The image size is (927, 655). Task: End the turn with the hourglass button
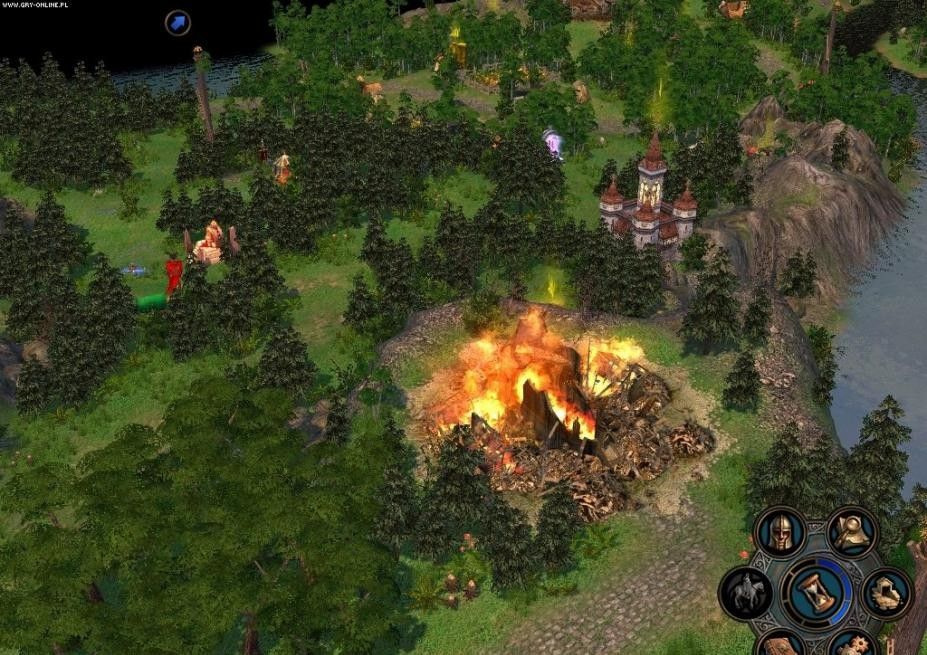tap(816, 592)
